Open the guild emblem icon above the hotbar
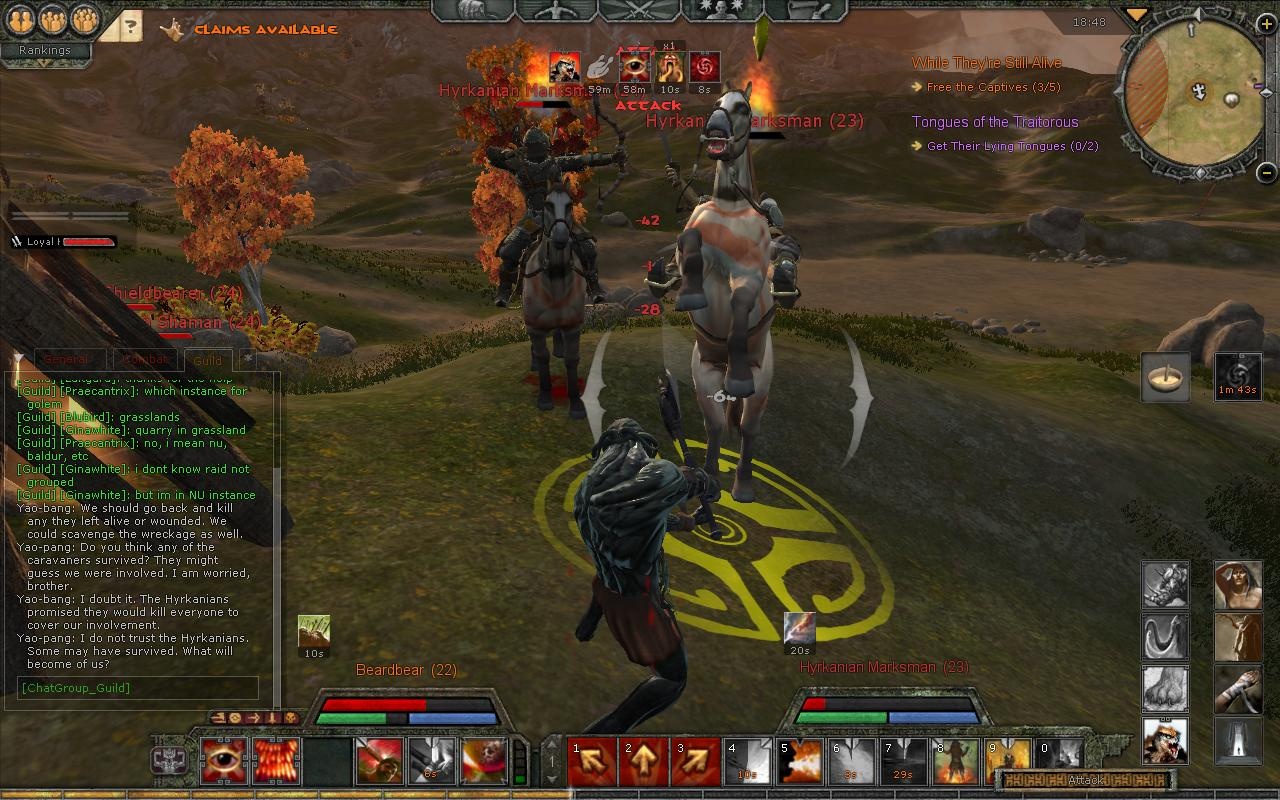 (168, 760)
